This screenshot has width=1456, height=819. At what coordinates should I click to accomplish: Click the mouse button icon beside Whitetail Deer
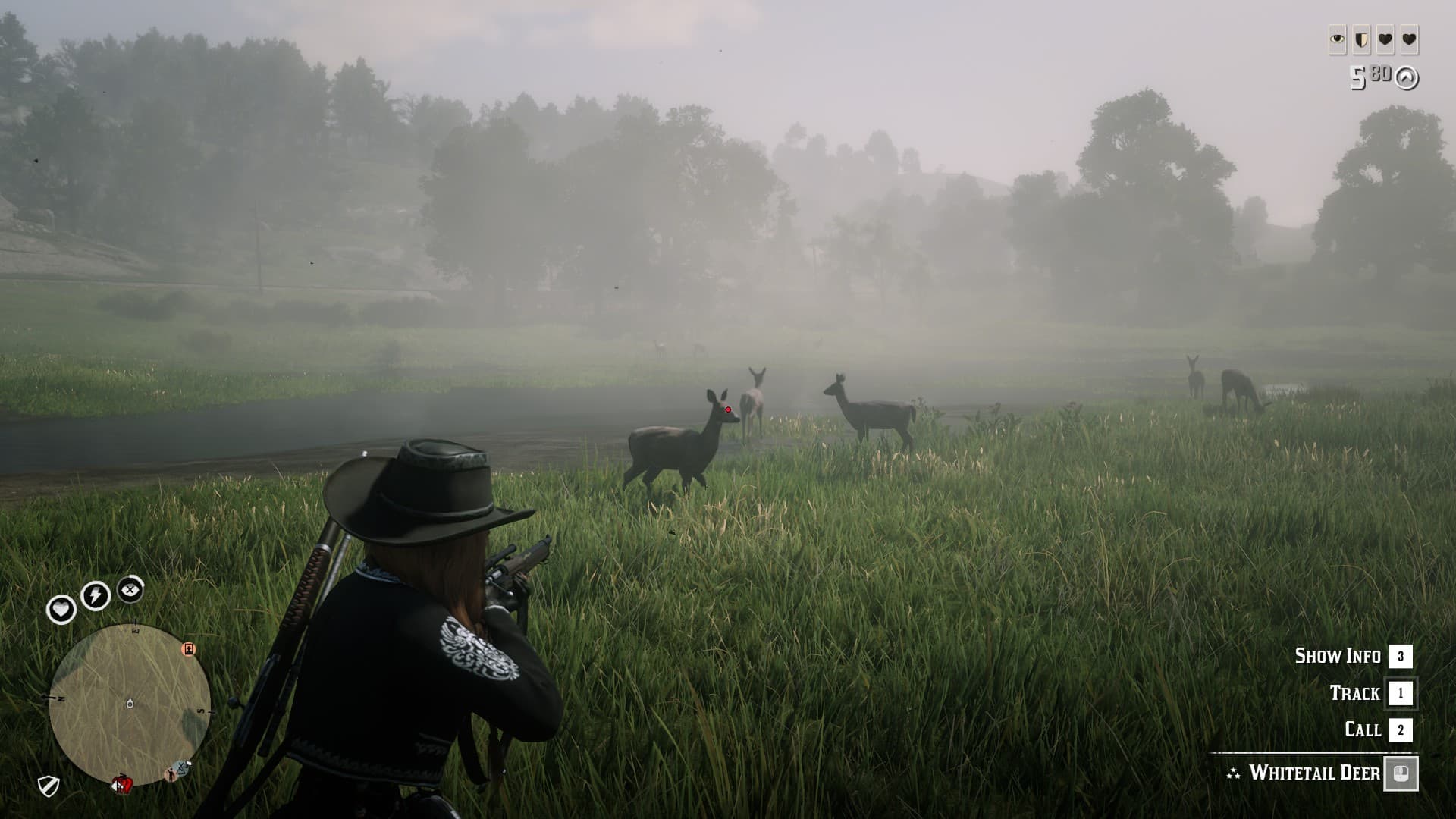point(1401,775)
